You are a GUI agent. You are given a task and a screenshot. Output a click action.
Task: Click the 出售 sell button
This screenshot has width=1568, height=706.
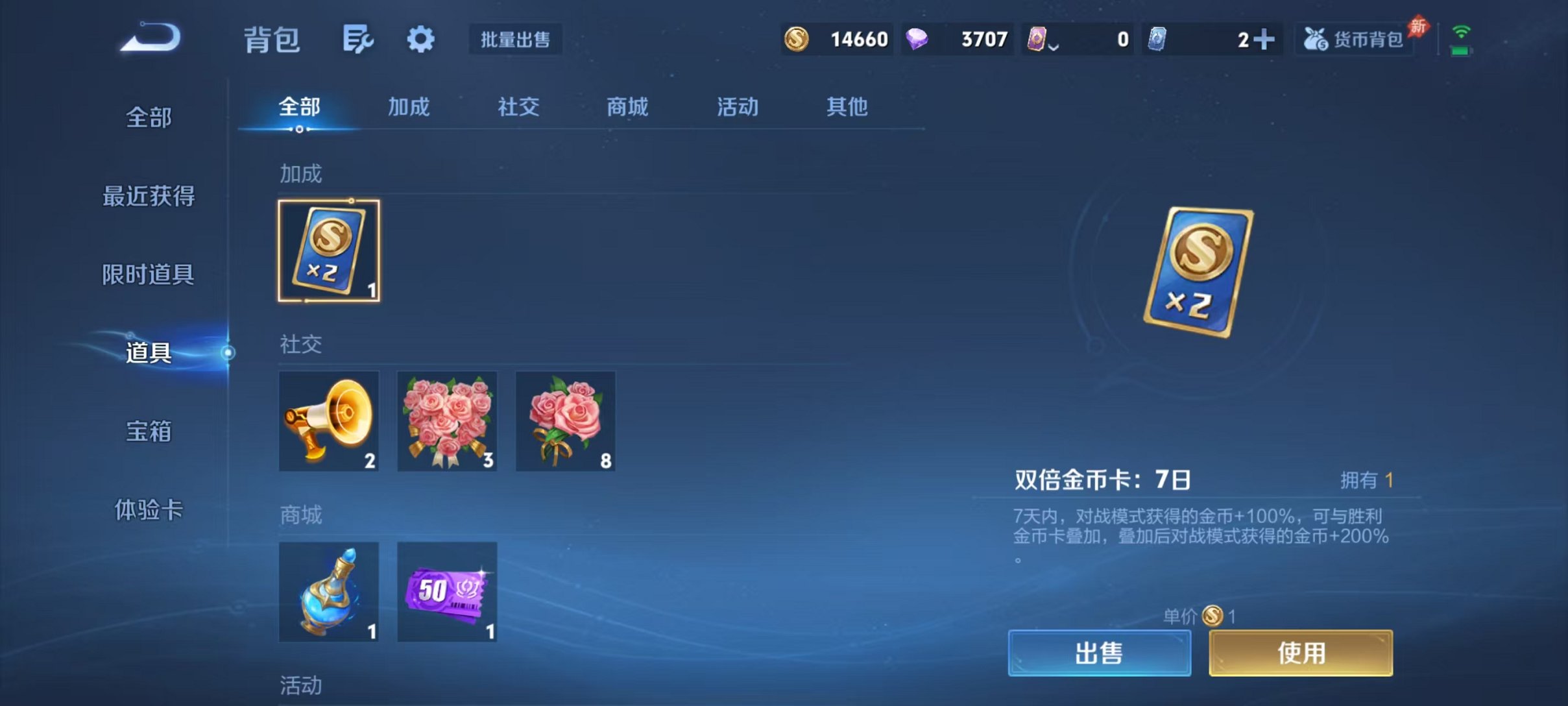click(x=1101, y=653)
